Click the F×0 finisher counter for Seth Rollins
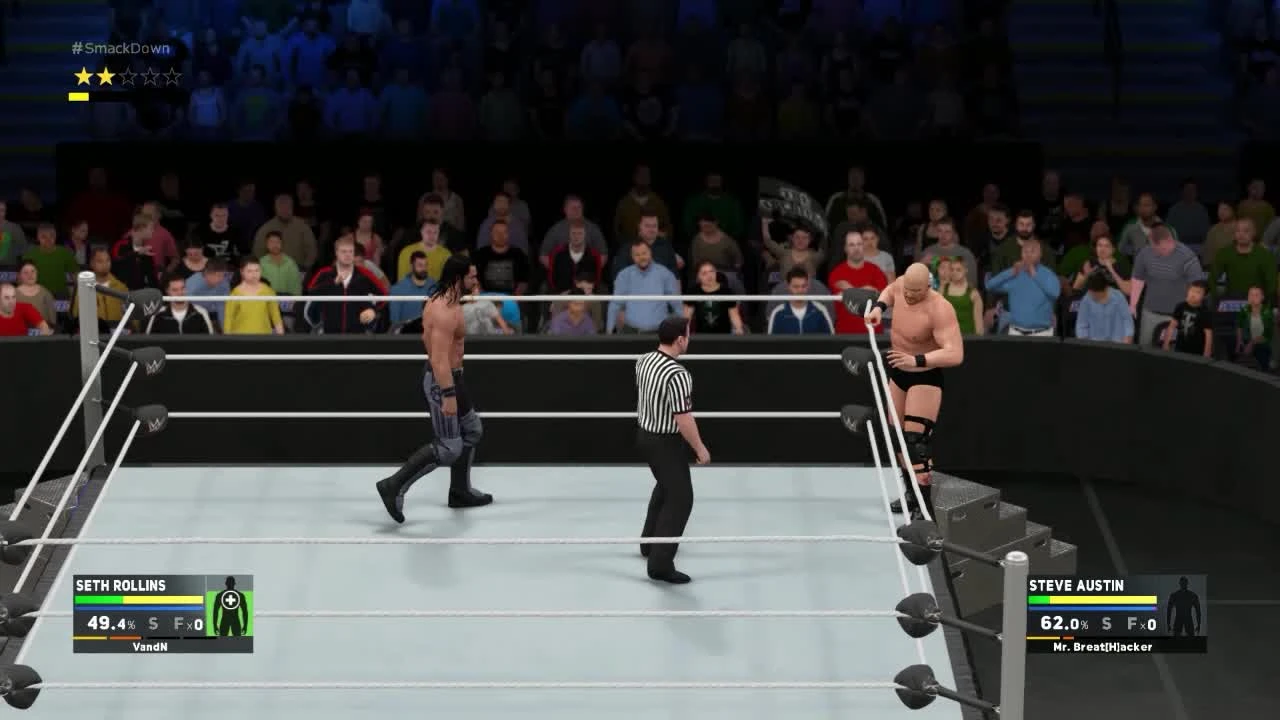Viewport: 1280px width, 720px height. (186, 623)
